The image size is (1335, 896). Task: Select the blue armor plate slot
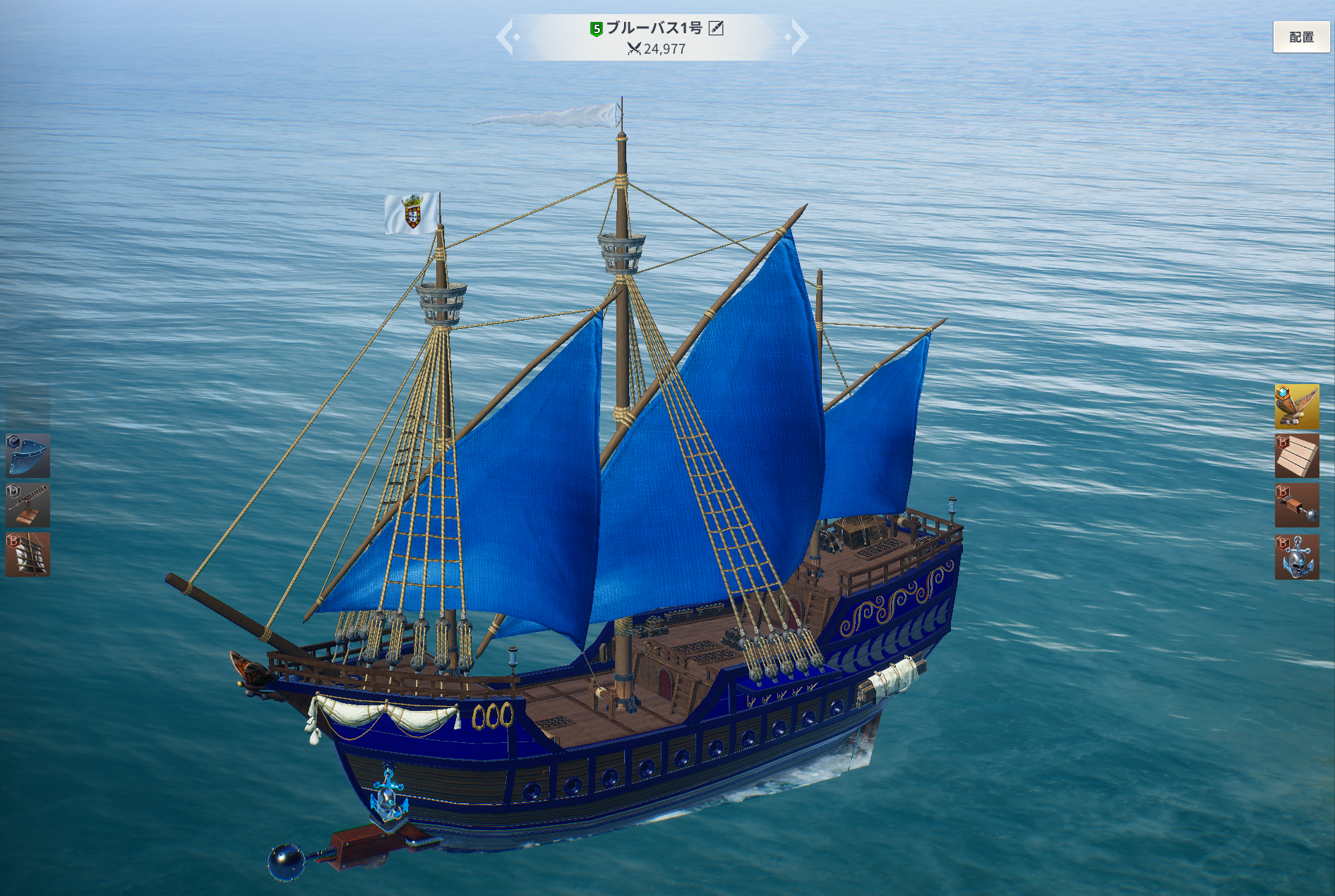coord(28,455)
